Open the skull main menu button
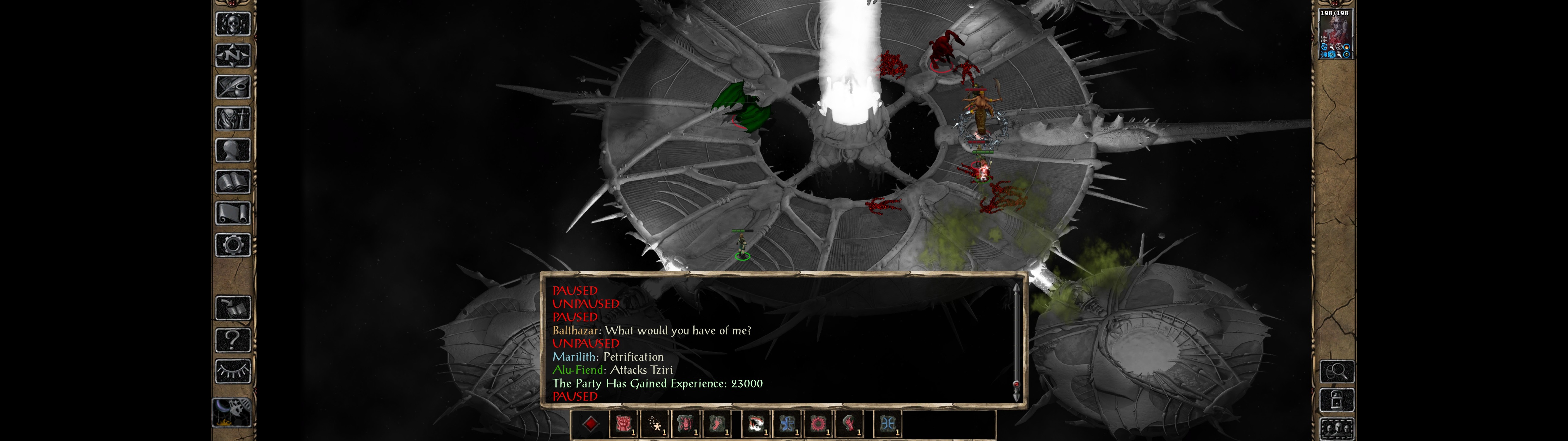This screenshot has height=441, width=1568. click(x=232, y=24)
